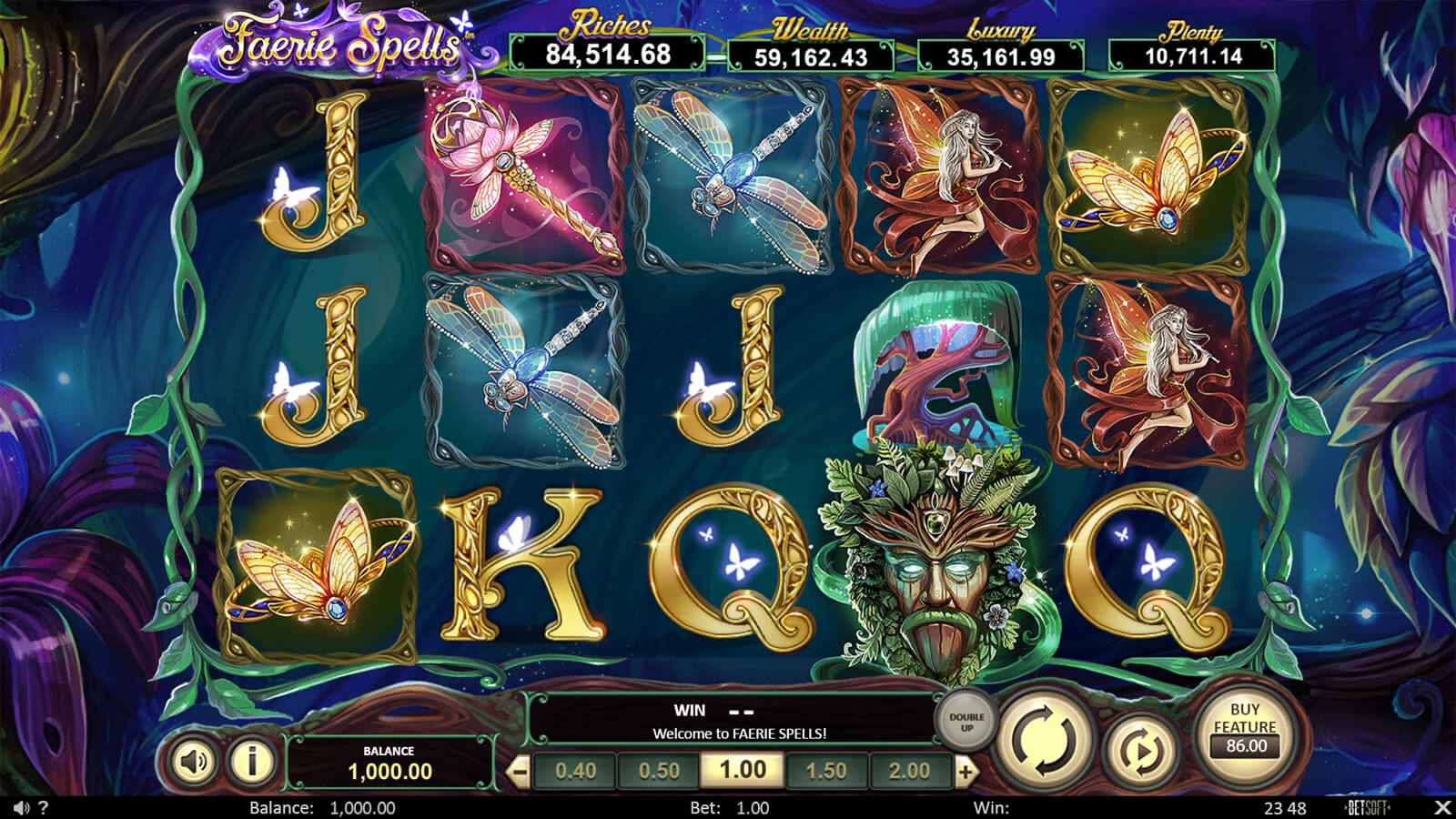1456x819 pixels.
Task: Select the 1.00 bet amount
Action: point(743,771)
